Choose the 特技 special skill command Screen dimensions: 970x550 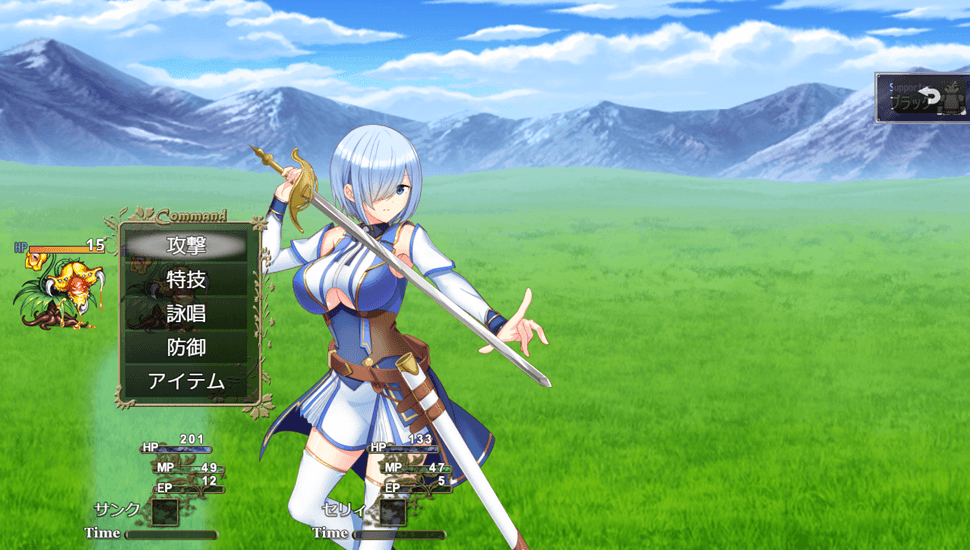pyautogui.click(x=186, y=279)
